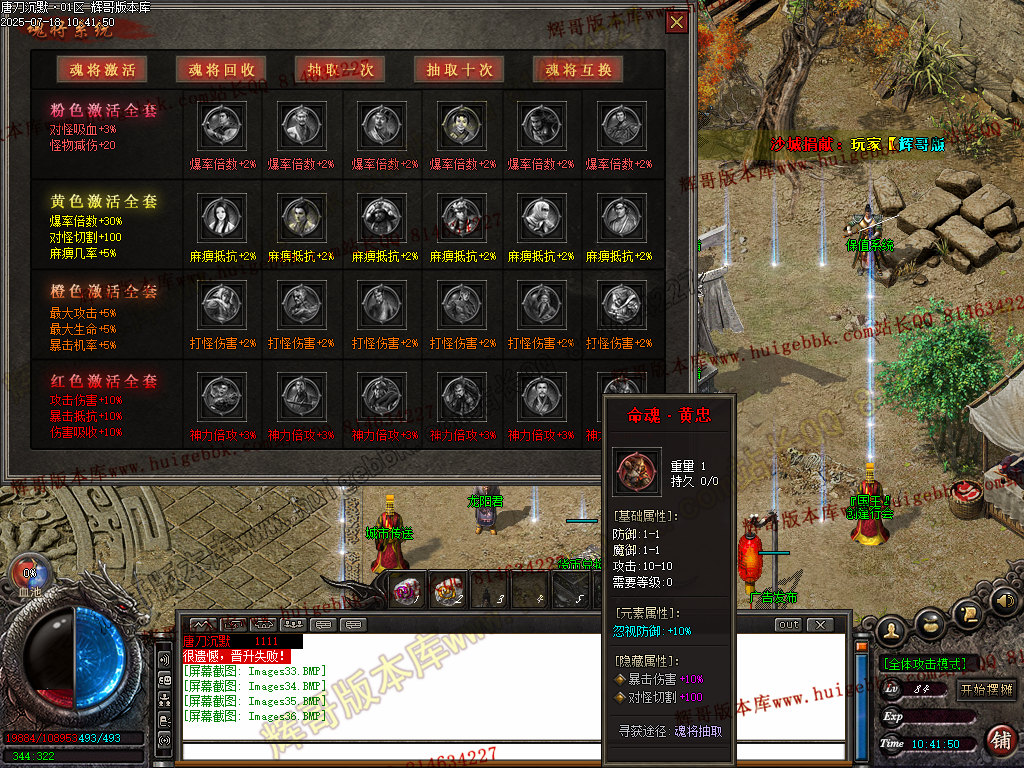Select the first pink set general portrait
Image resolution: width=1024 pixels, height=768 pixels.
click(221, 125)
